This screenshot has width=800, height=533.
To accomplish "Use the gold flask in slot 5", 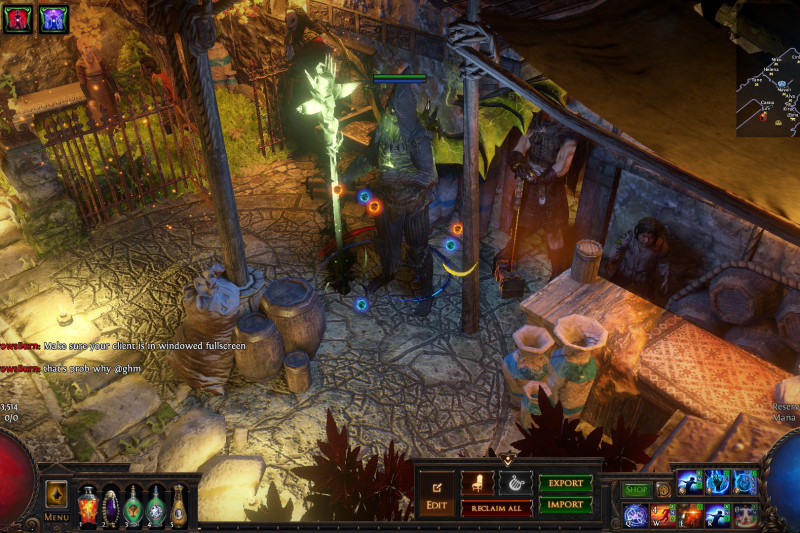I will [178, 504].
